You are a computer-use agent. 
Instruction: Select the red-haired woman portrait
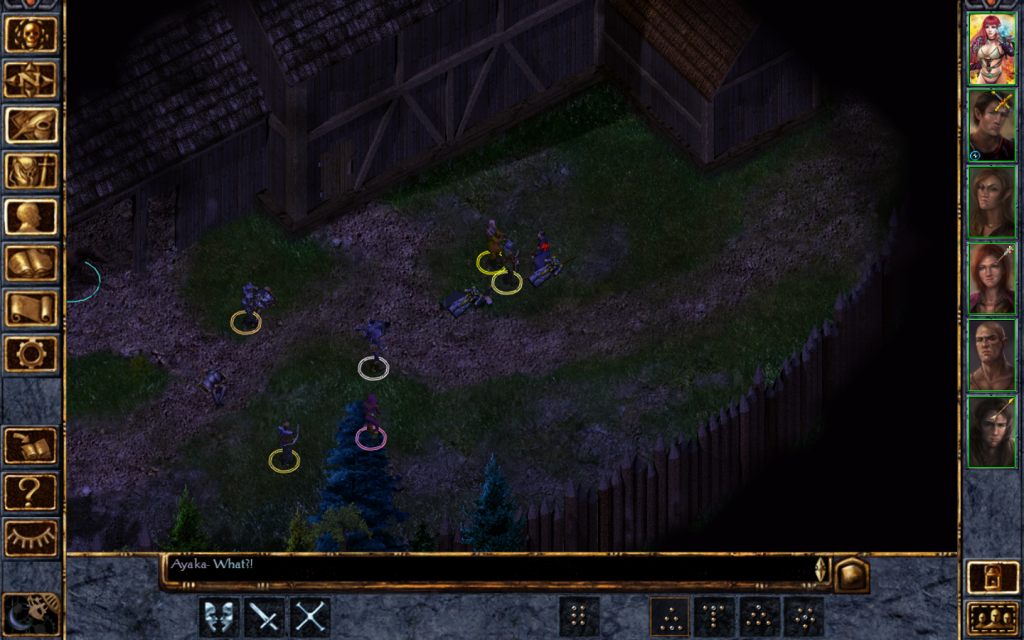(x=992, y=49)
